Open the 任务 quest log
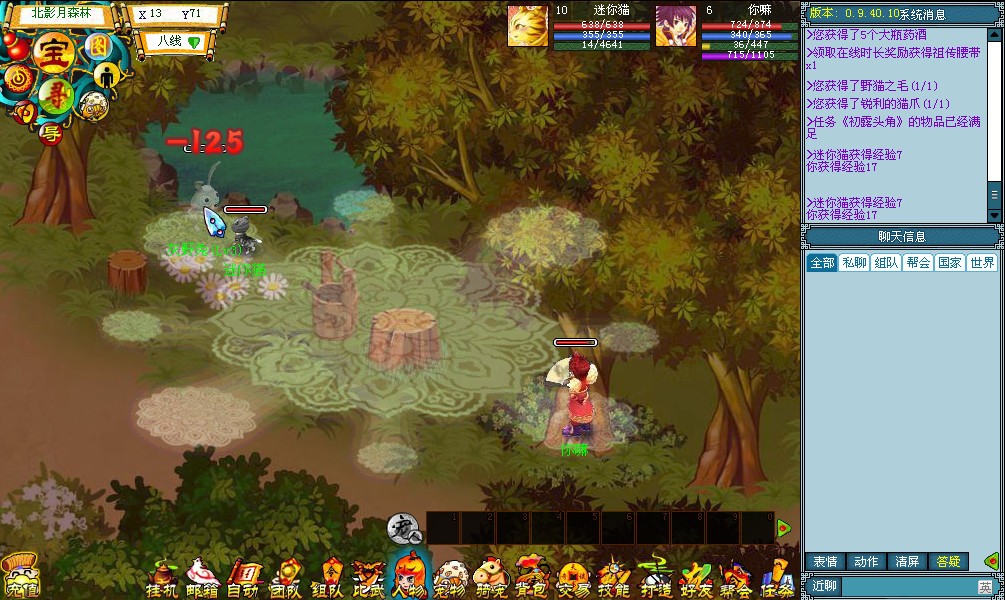The height and width of the screenshot is (600, 1005). [776, 578]
